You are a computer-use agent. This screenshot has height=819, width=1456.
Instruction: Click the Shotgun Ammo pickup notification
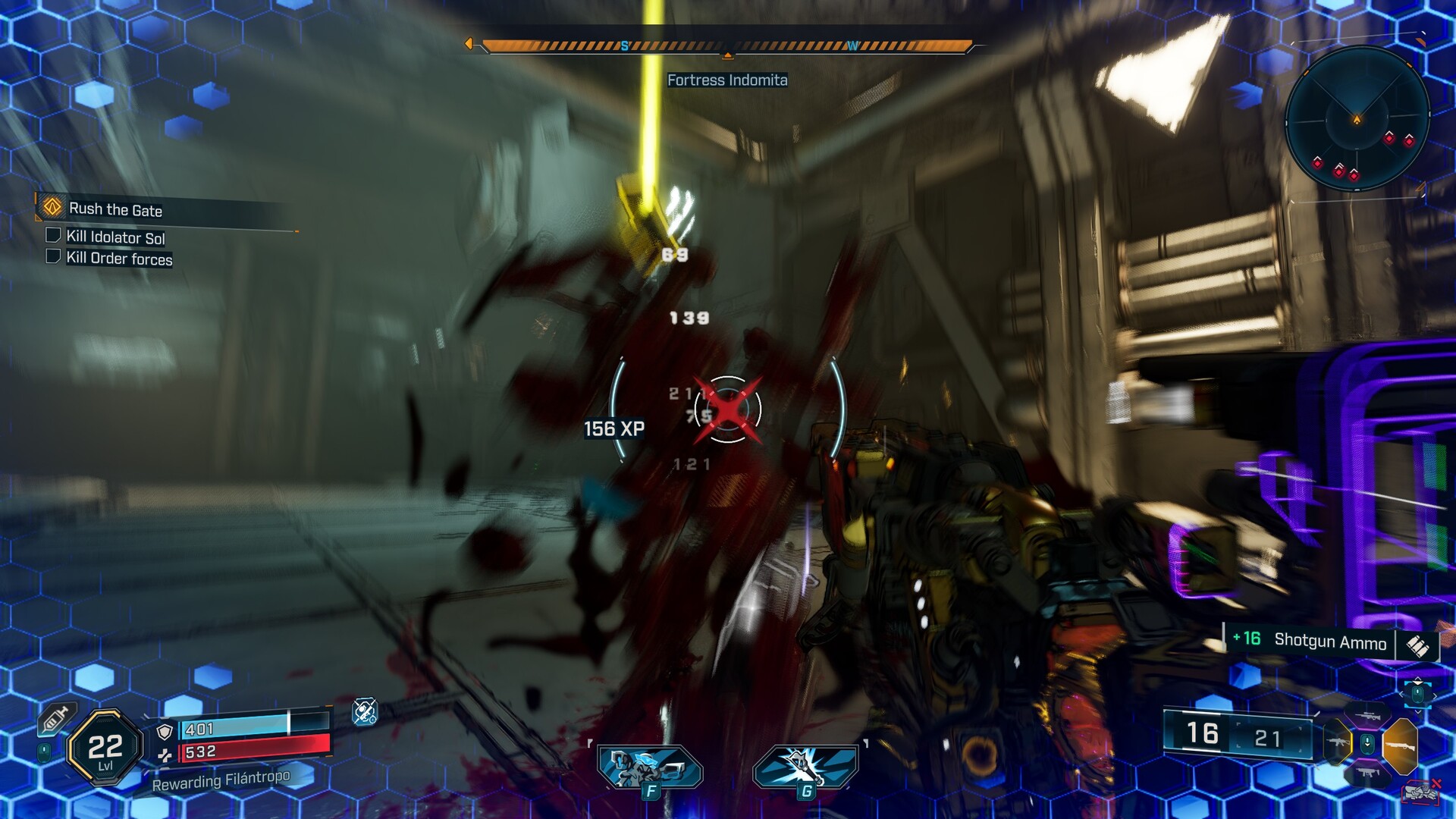1330,642
